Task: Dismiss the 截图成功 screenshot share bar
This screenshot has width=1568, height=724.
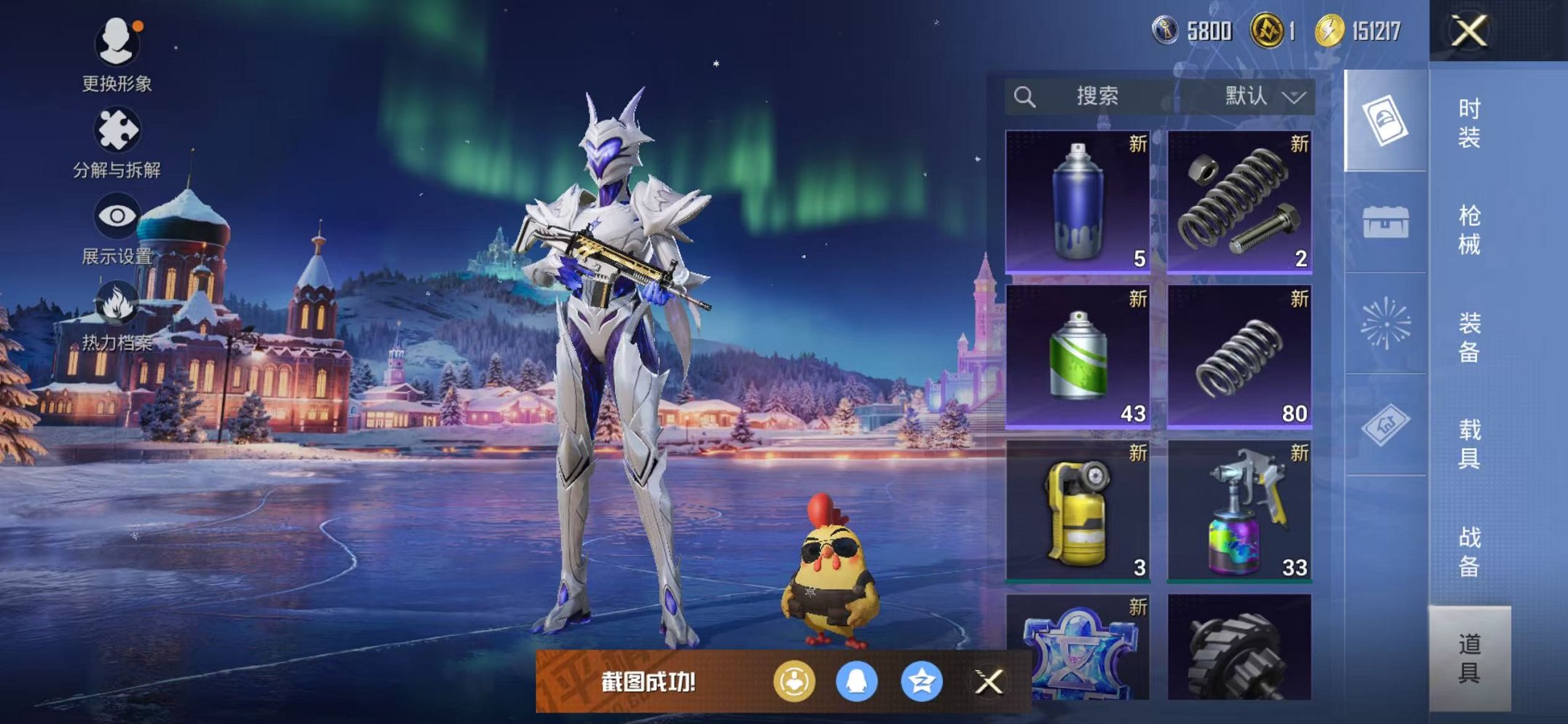Action: point(989,682)
